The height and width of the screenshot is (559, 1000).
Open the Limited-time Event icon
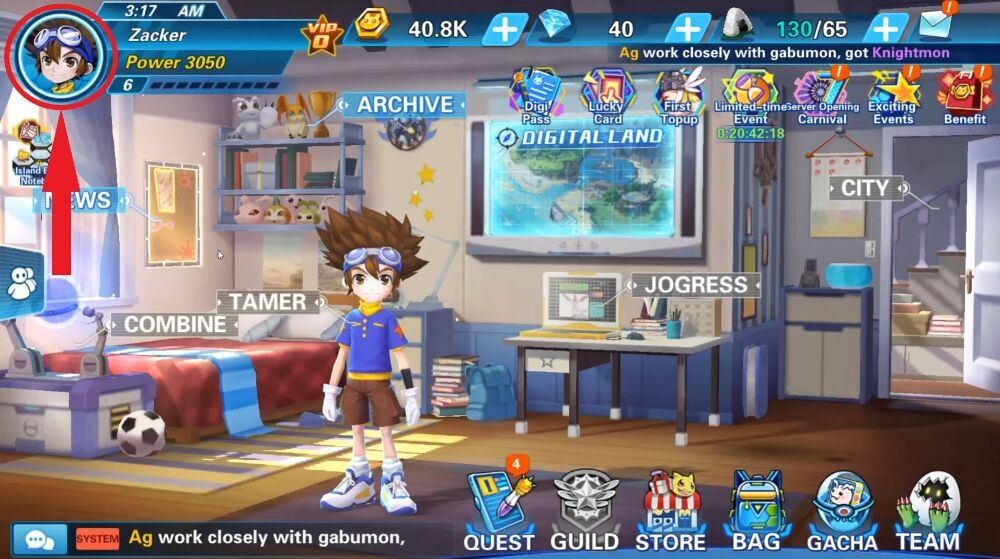click(x=750, y=97)
